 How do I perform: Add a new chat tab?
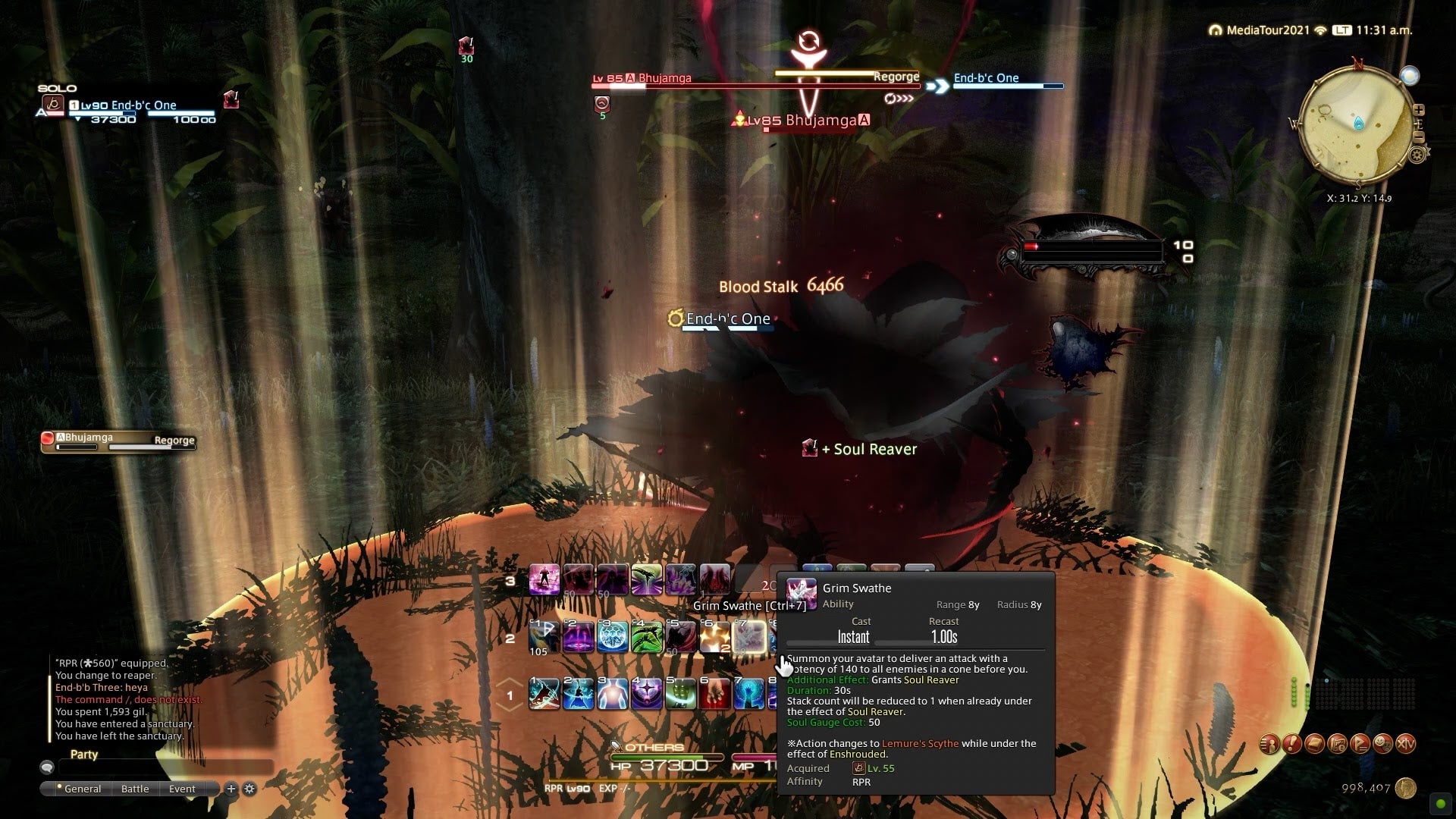pyautogui.click(x=231, y=789)
